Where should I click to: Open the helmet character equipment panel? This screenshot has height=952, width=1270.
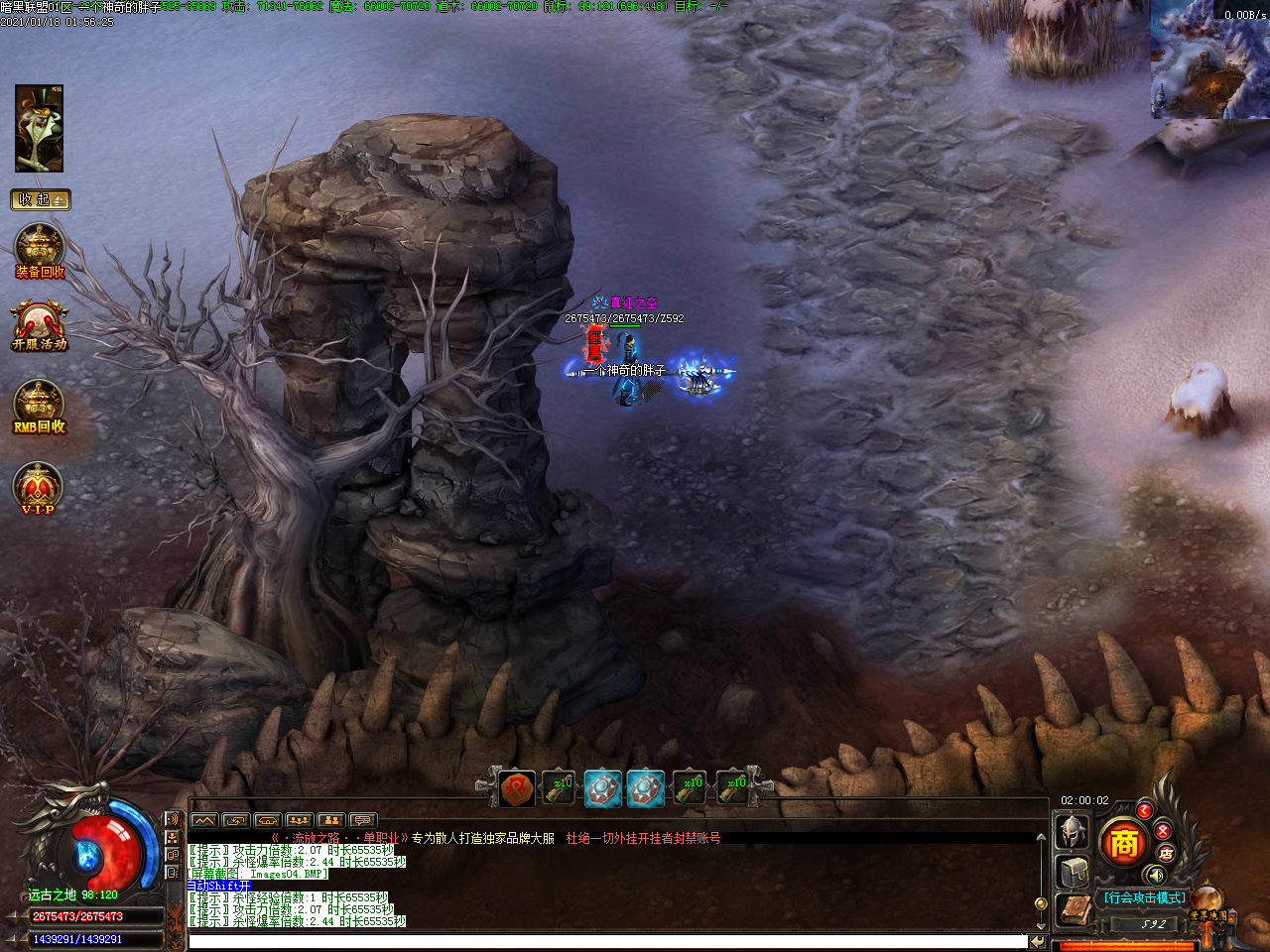(x=1072, y=831)
